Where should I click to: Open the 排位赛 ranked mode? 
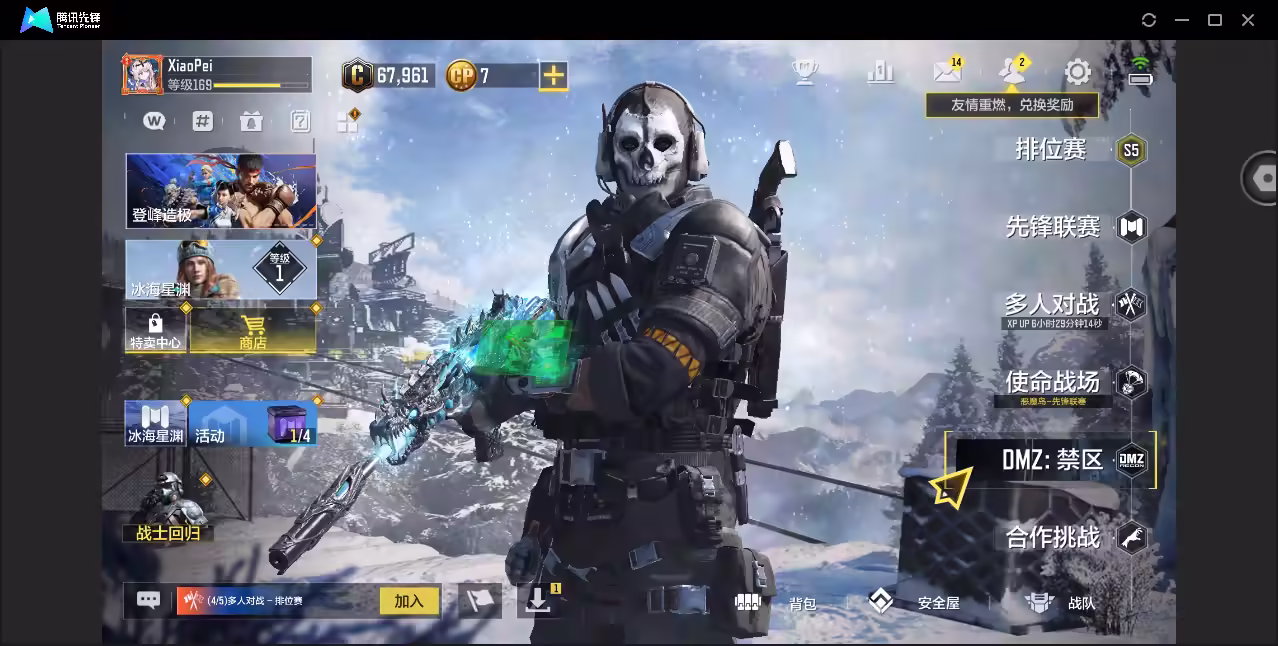[1051, 150]
